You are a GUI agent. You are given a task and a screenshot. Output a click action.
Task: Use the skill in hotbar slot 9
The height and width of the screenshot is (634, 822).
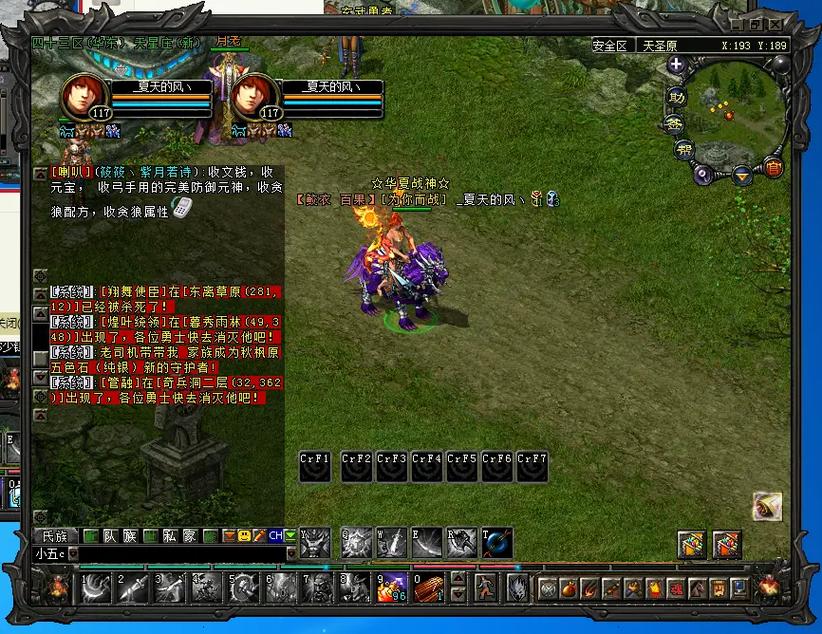391,587
